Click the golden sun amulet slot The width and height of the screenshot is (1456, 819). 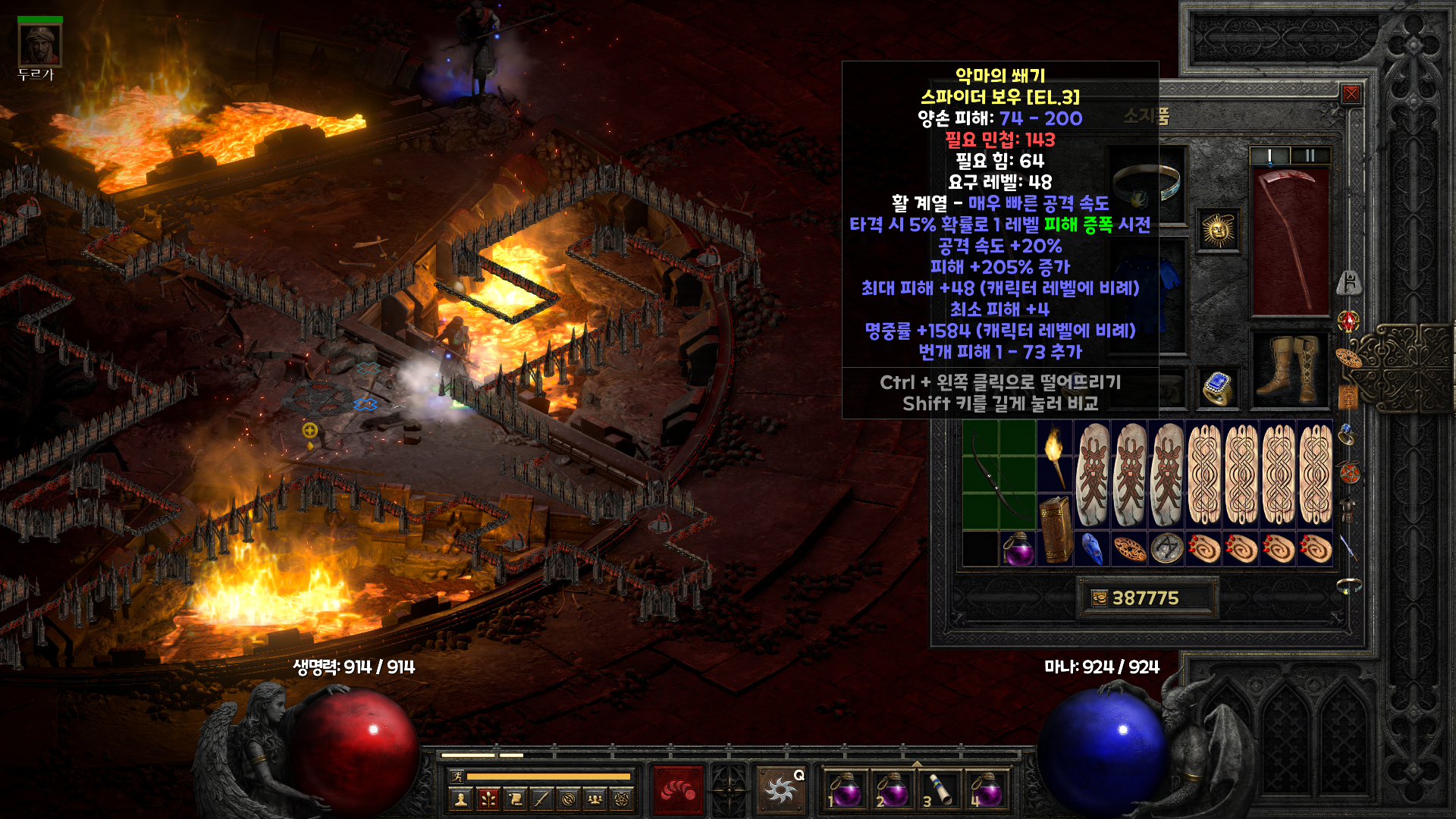click(1219, 230)
